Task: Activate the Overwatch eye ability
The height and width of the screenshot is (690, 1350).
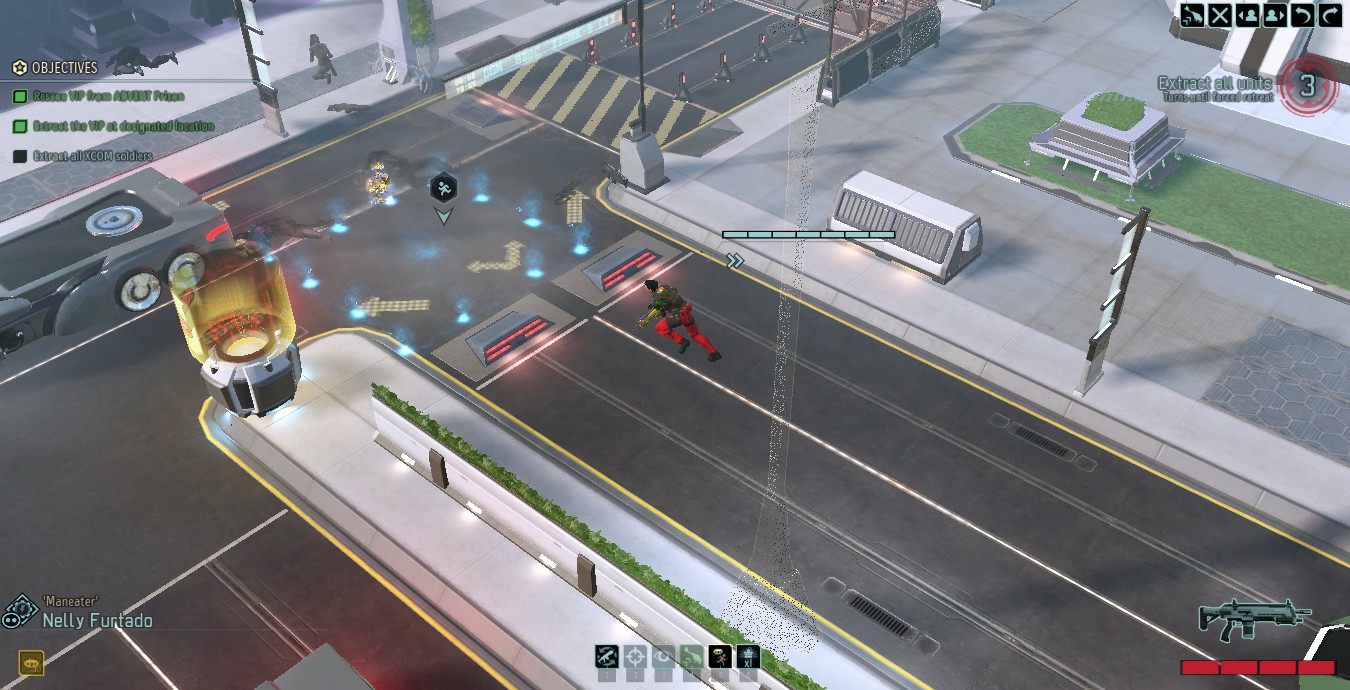Action: 663,657
